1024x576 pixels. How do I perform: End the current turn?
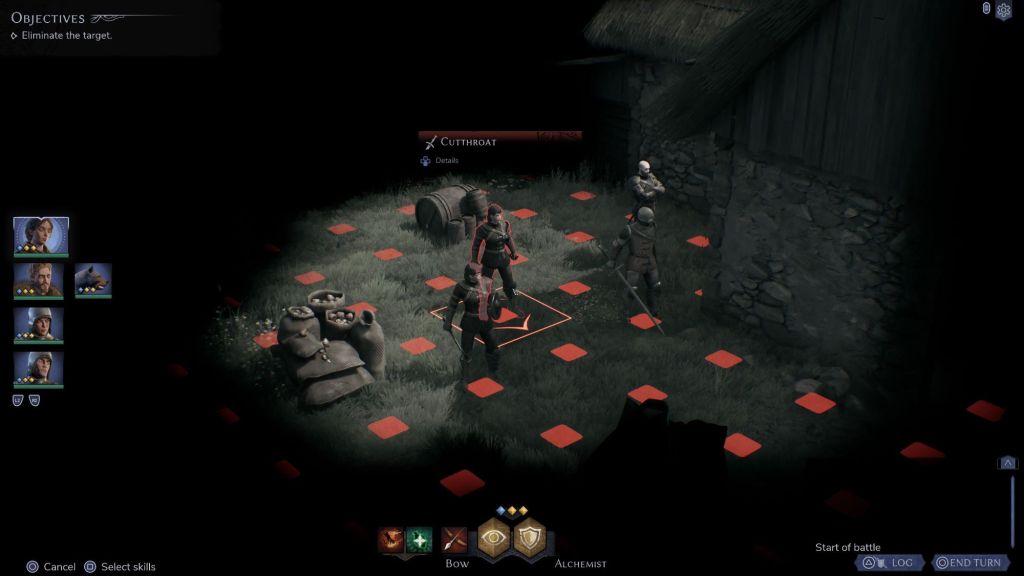(969, 562)
